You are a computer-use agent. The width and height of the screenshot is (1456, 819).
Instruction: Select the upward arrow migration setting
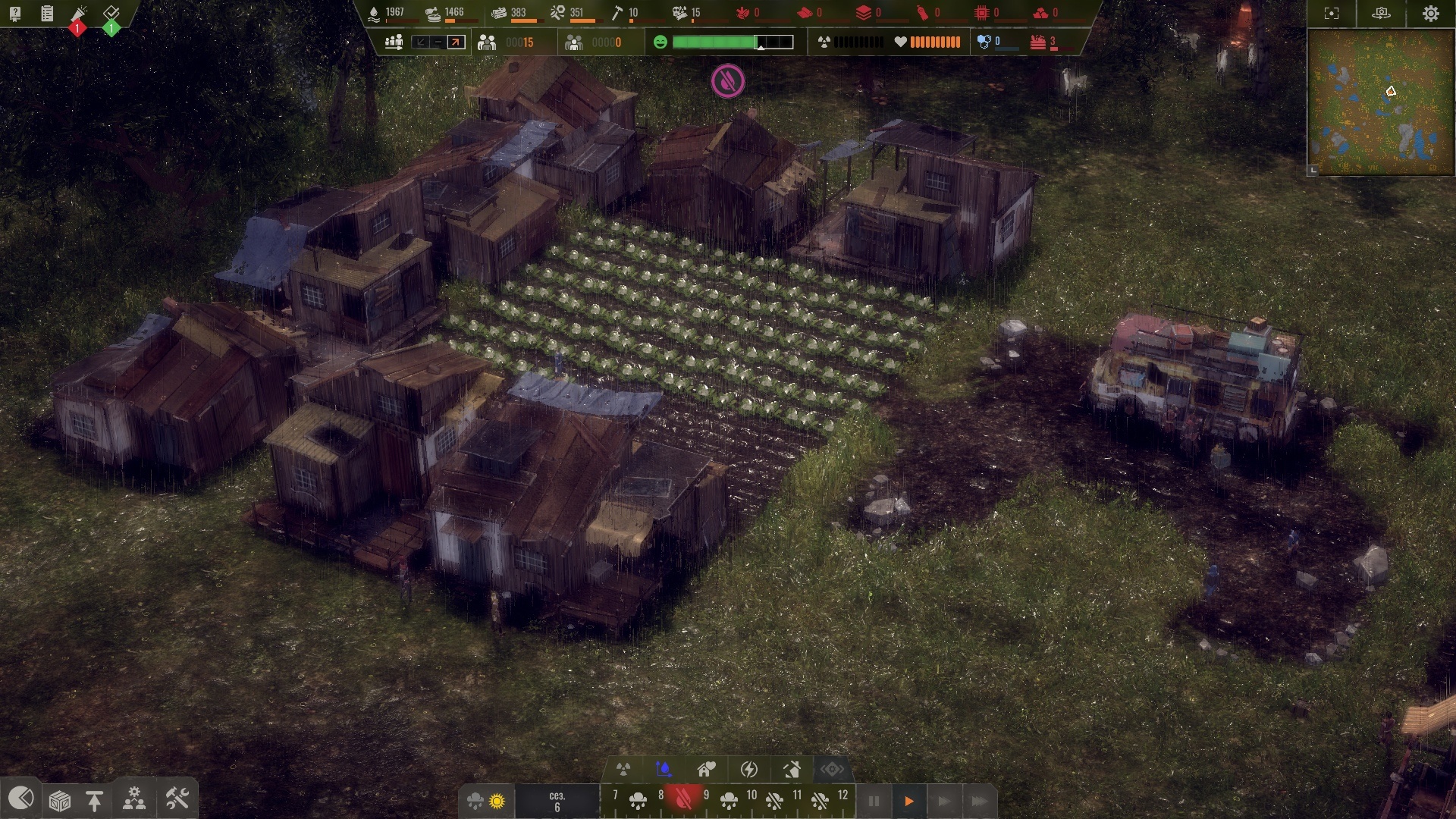pyautogui.click(x=456, y=42)
